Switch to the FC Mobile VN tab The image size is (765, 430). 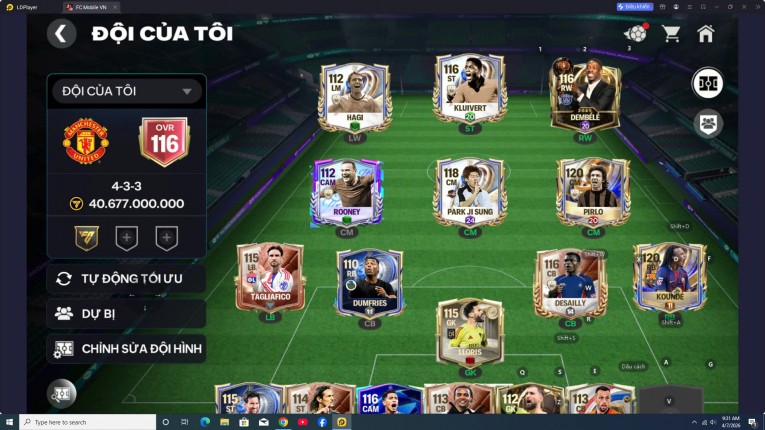pyautogui.click(x=90, y=7)
